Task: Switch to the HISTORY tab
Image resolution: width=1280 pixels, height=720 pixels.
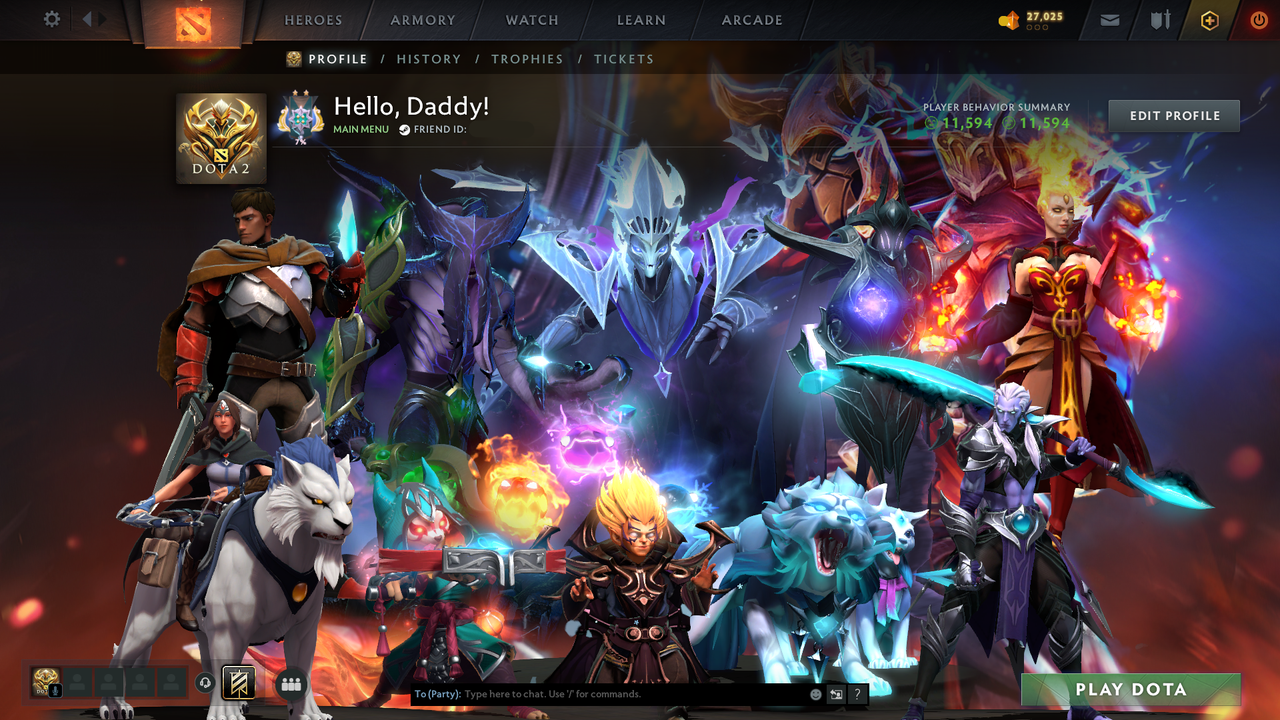Action: pos(429,59)
